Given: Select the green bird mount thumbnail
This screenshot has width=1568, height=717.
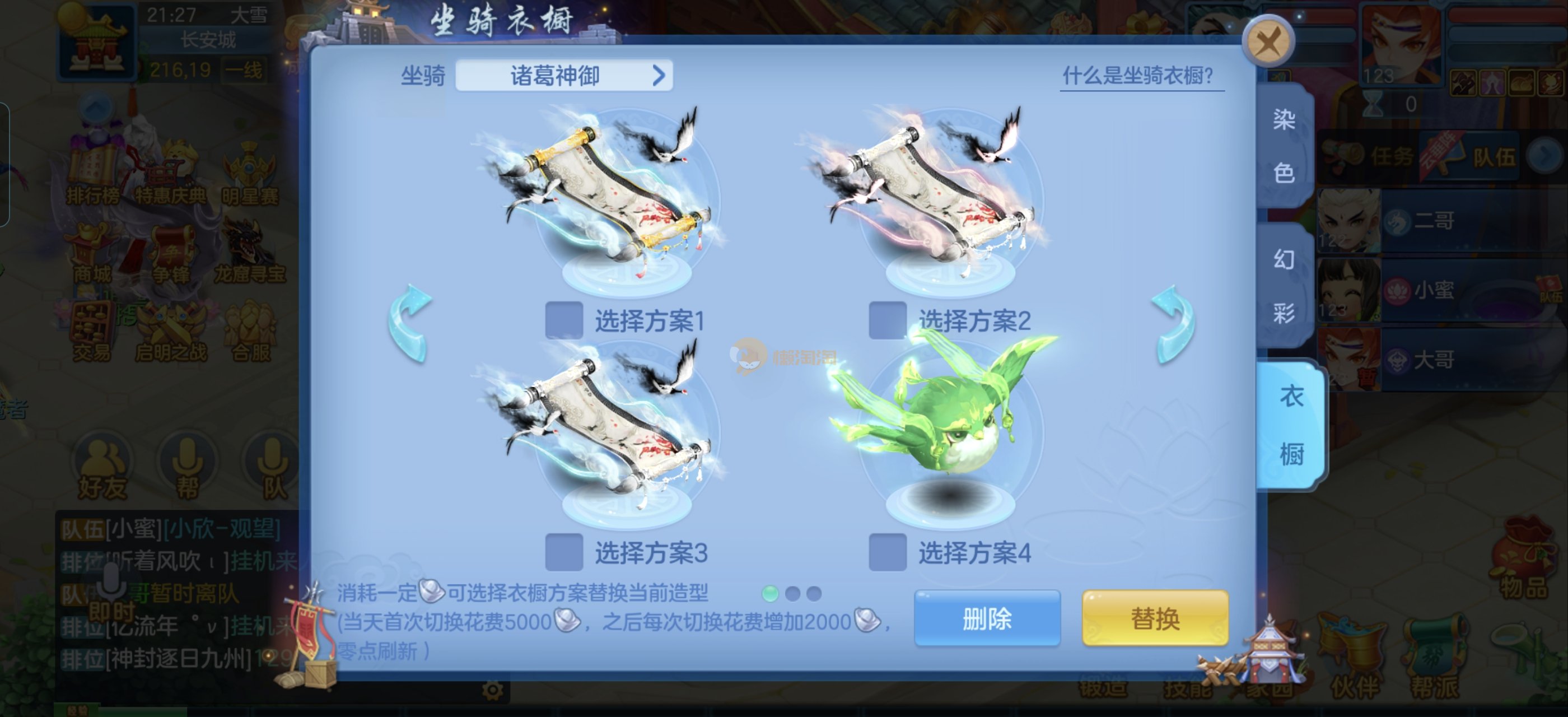Looking at the screenshot, I should [x=944, y=420].
